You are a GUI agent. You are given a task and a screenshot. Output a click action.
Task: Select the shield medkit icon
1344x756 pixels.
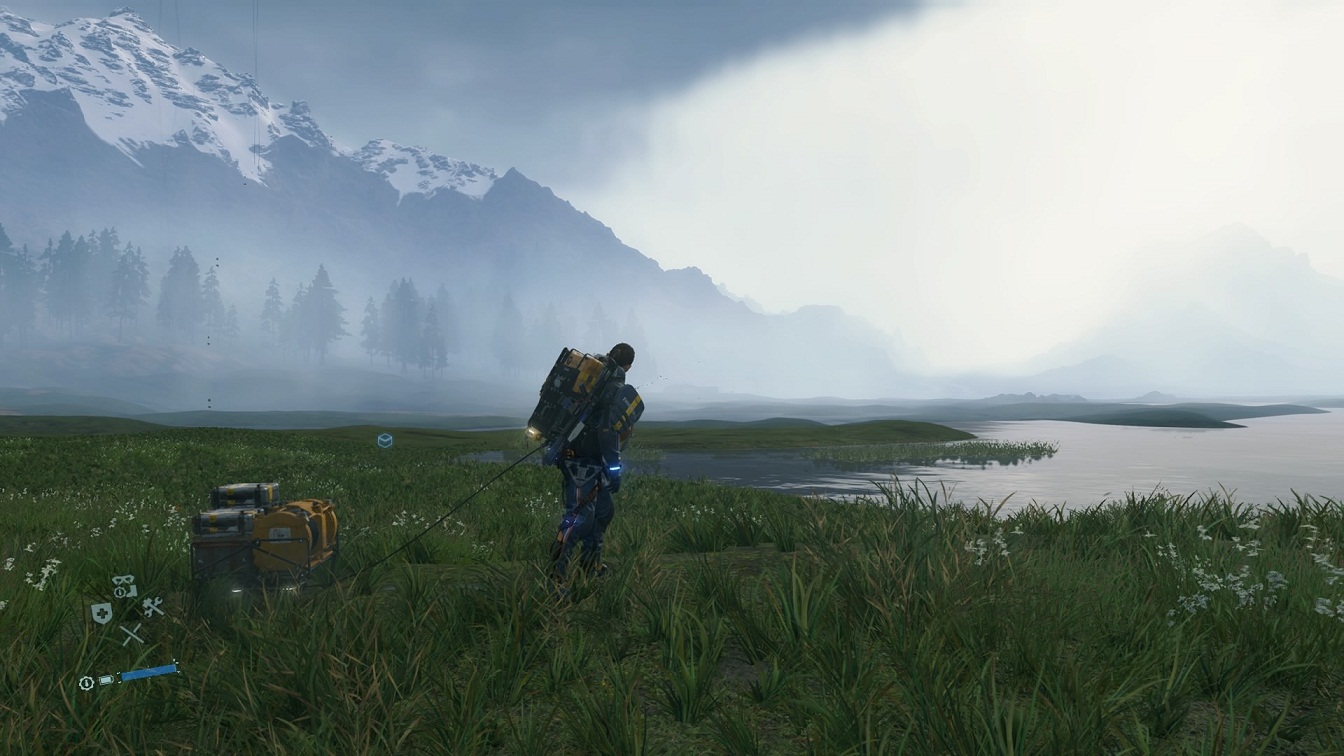(101, 612)
